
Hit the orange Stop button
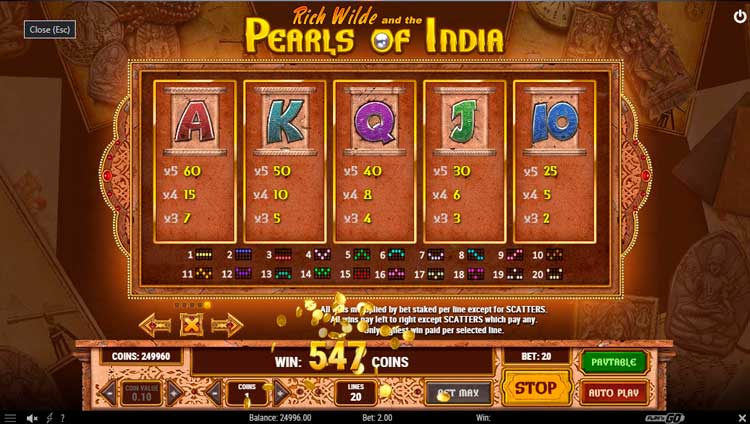coord(536,387)
